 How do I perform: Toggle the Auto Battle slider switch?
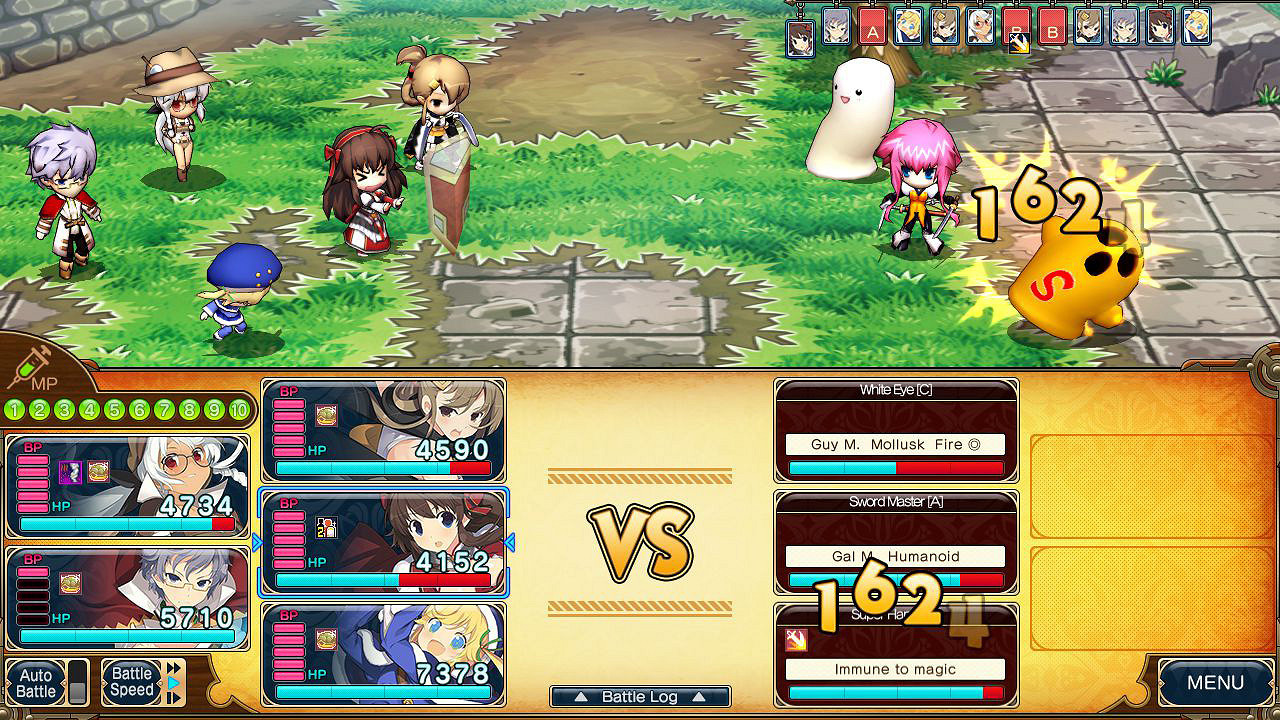pyautogui.click(x=77, y=682)
